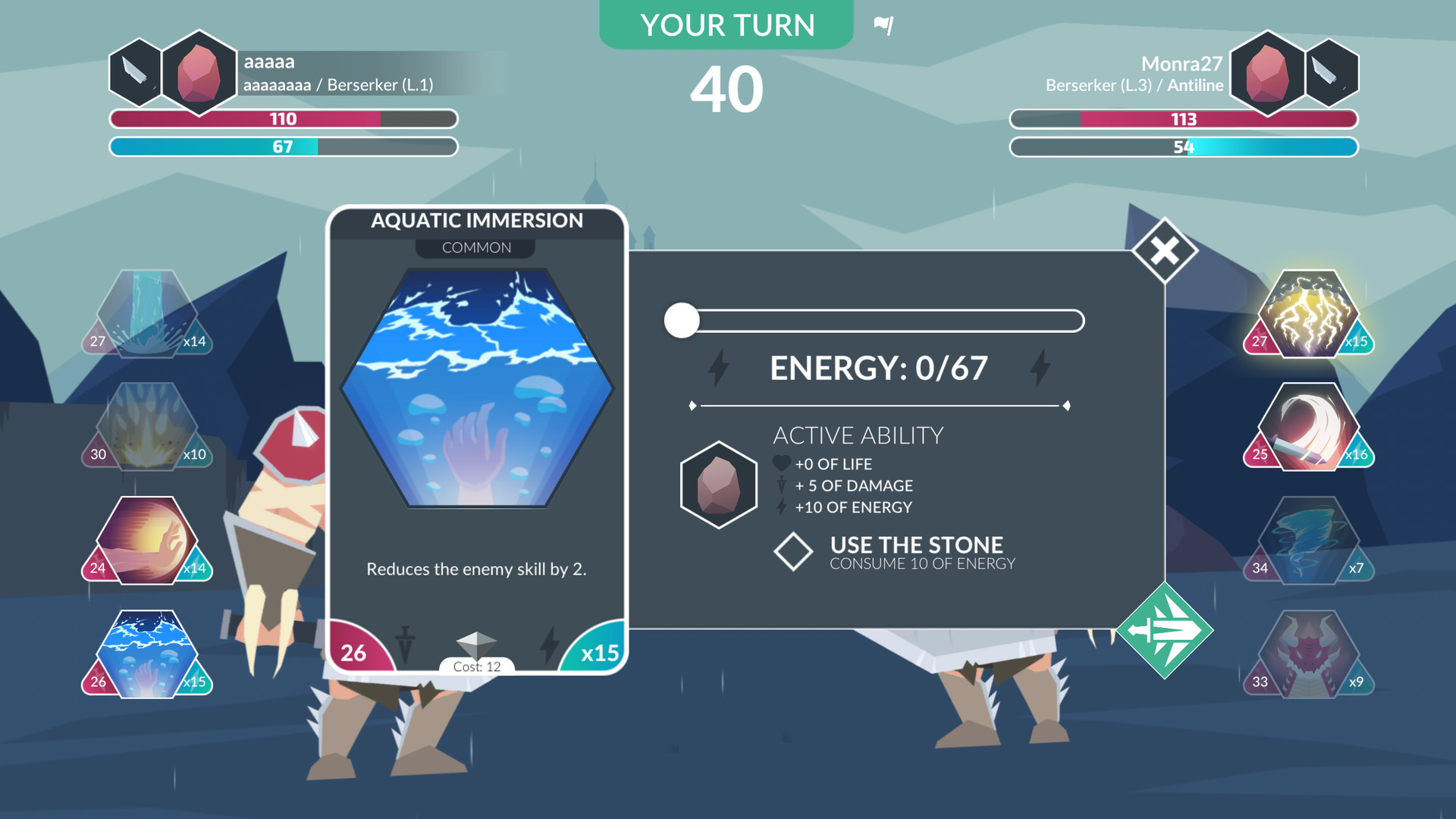Image resolution: width=1456 pixels, height=819 pixels.
Task: Choose the fire skill with x10 charges
Action: 146,427
